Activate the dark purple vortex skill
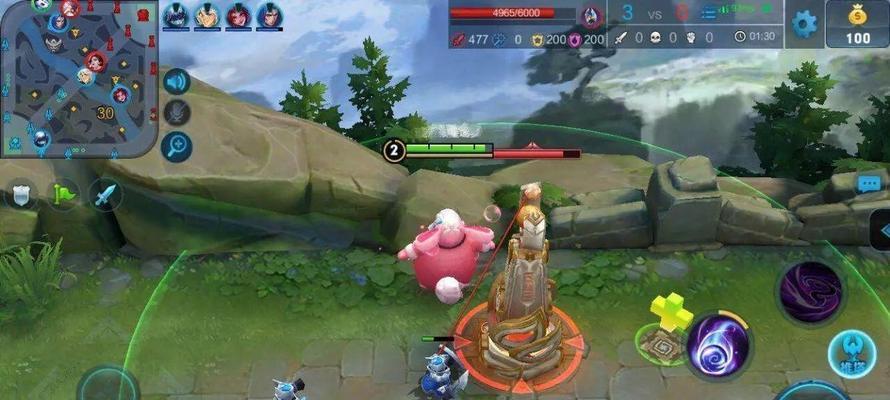This screenshot has width=890, height=400. 810,294
